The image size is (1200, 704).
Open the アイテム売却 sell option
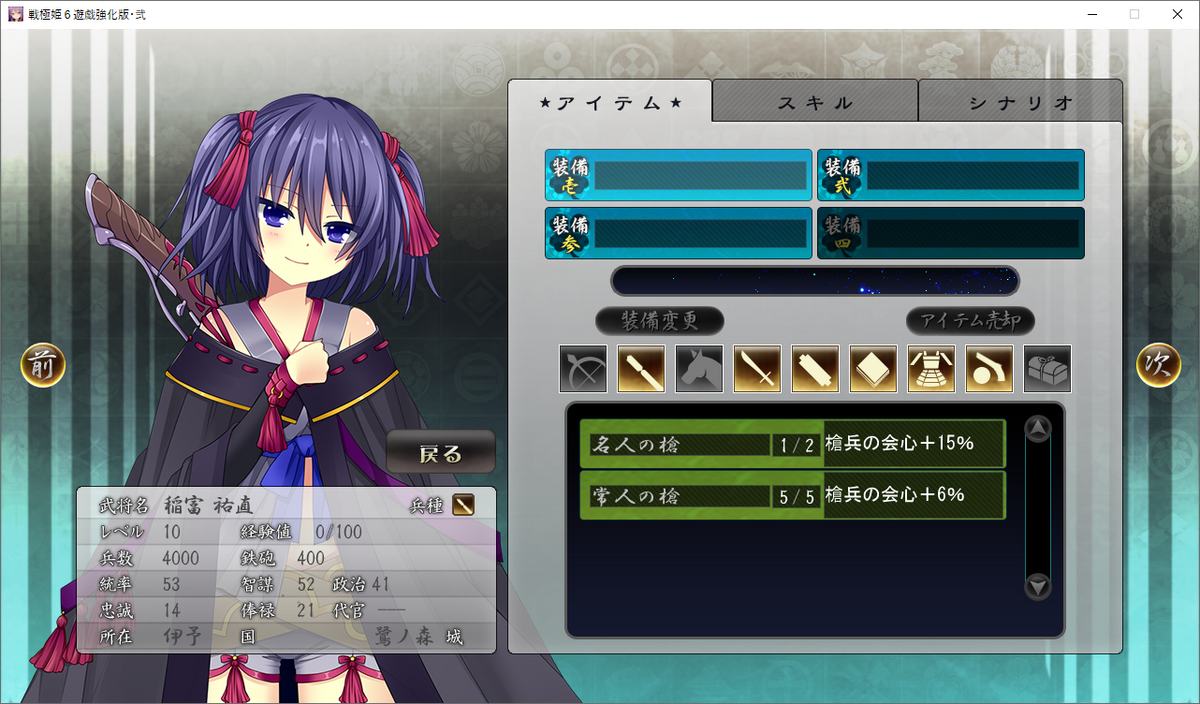970,321
